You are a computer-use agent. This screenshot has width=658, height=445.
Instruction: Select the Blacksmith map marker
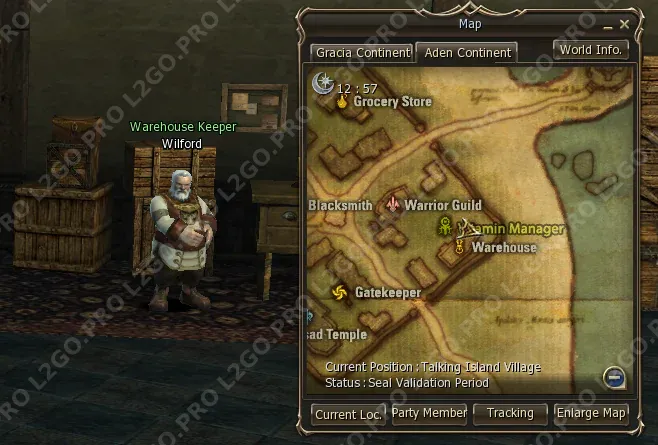[x=340, y=205]
